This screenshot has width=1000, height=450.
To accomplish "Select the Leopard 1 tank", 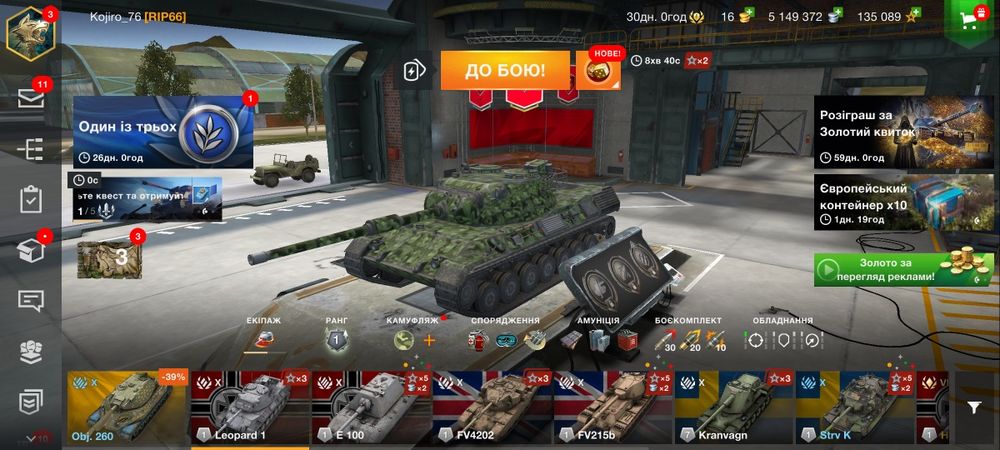I will 250,407.
